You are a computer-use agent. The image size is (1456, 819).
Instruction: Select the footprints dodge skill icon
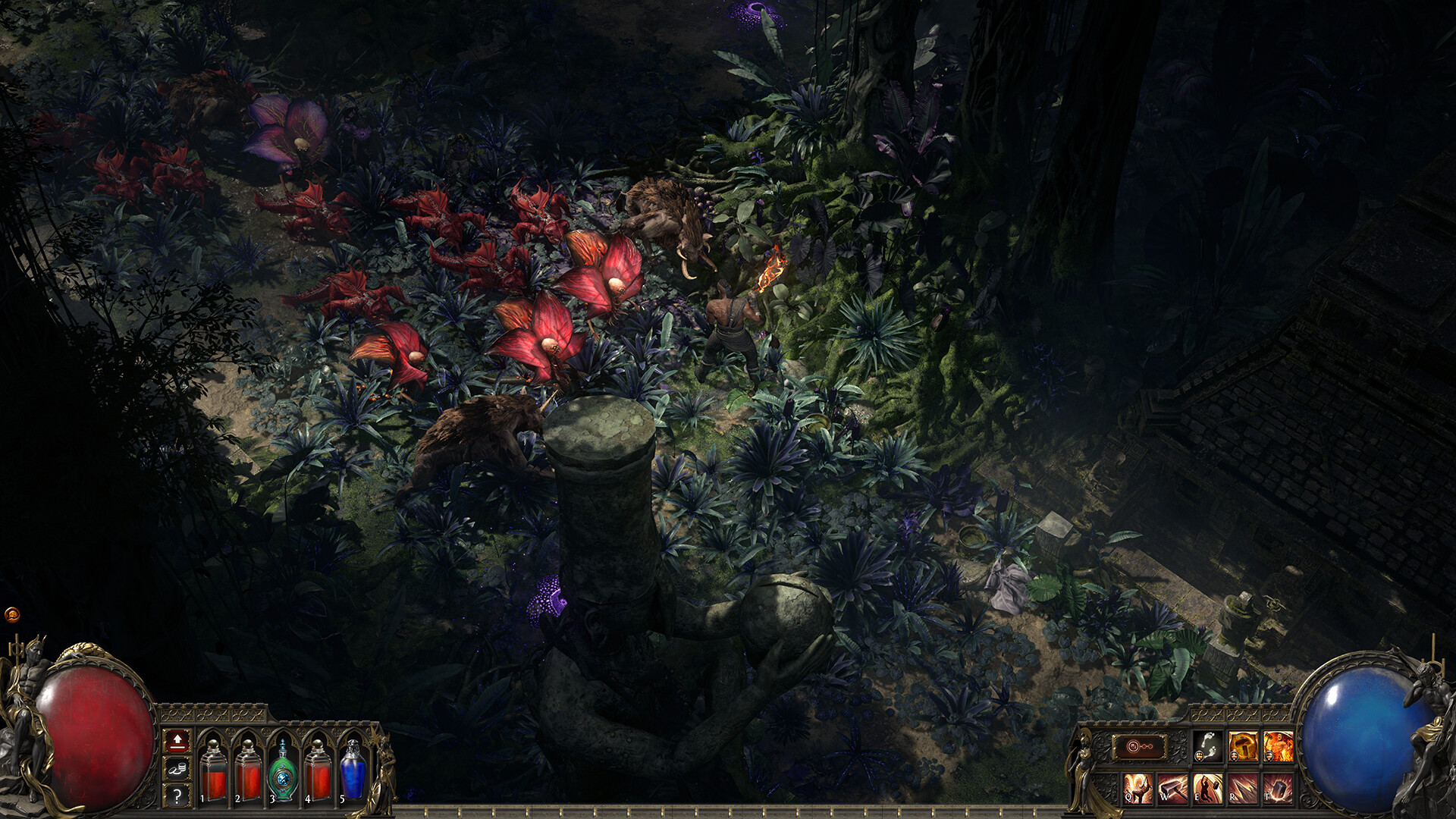(1208, 746)
